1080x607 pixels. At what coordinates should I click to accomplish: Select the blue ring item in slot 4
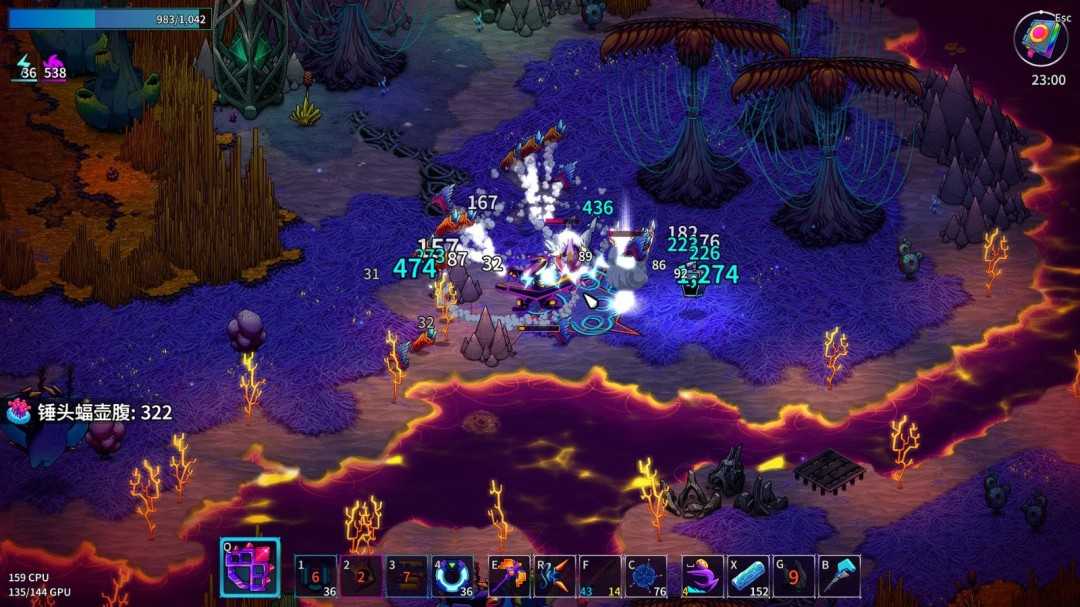click(x=452, y=577)
